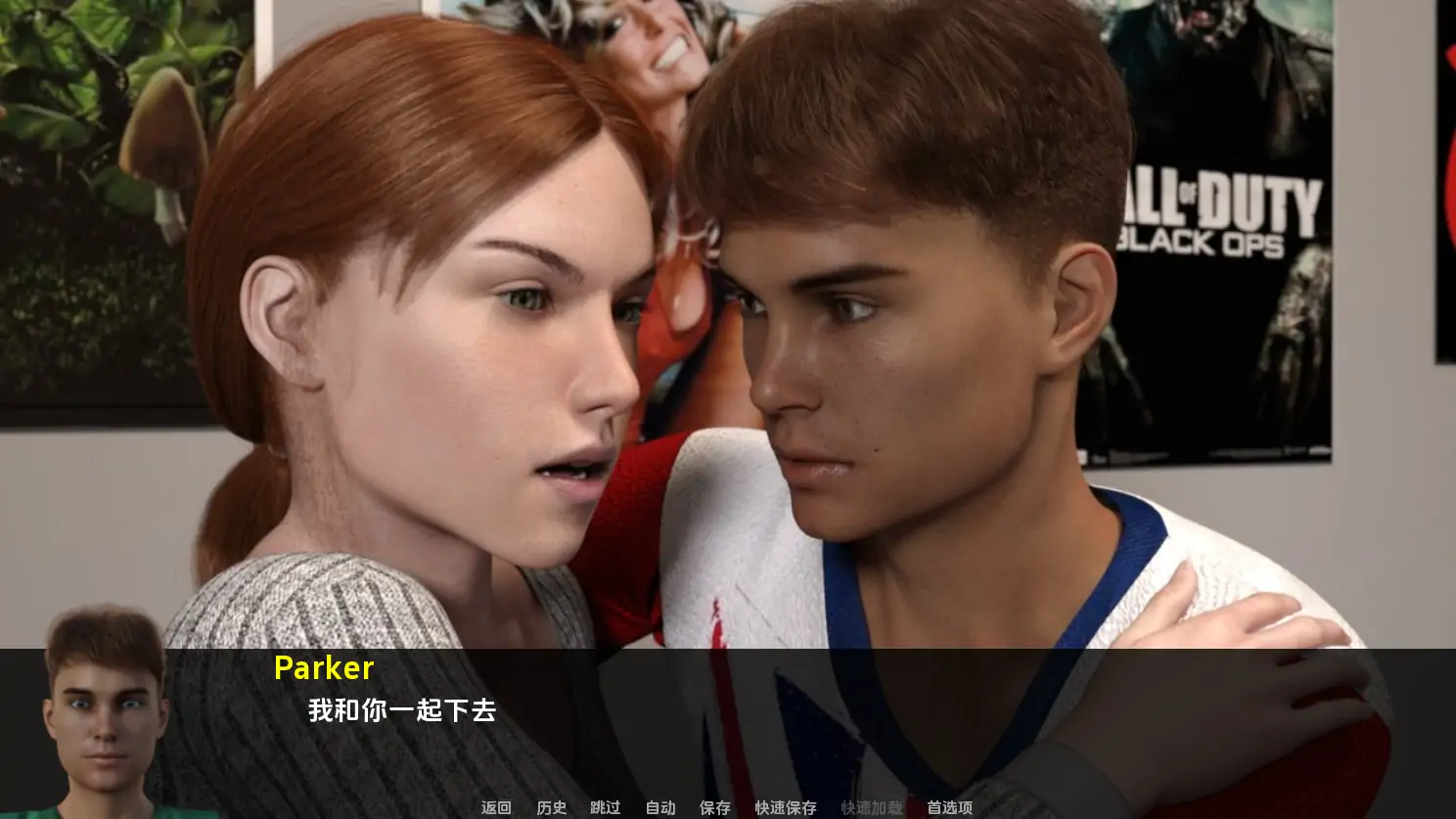
Task: Click the 返回 (Back) quick menu button
Action: pos(496,807)
